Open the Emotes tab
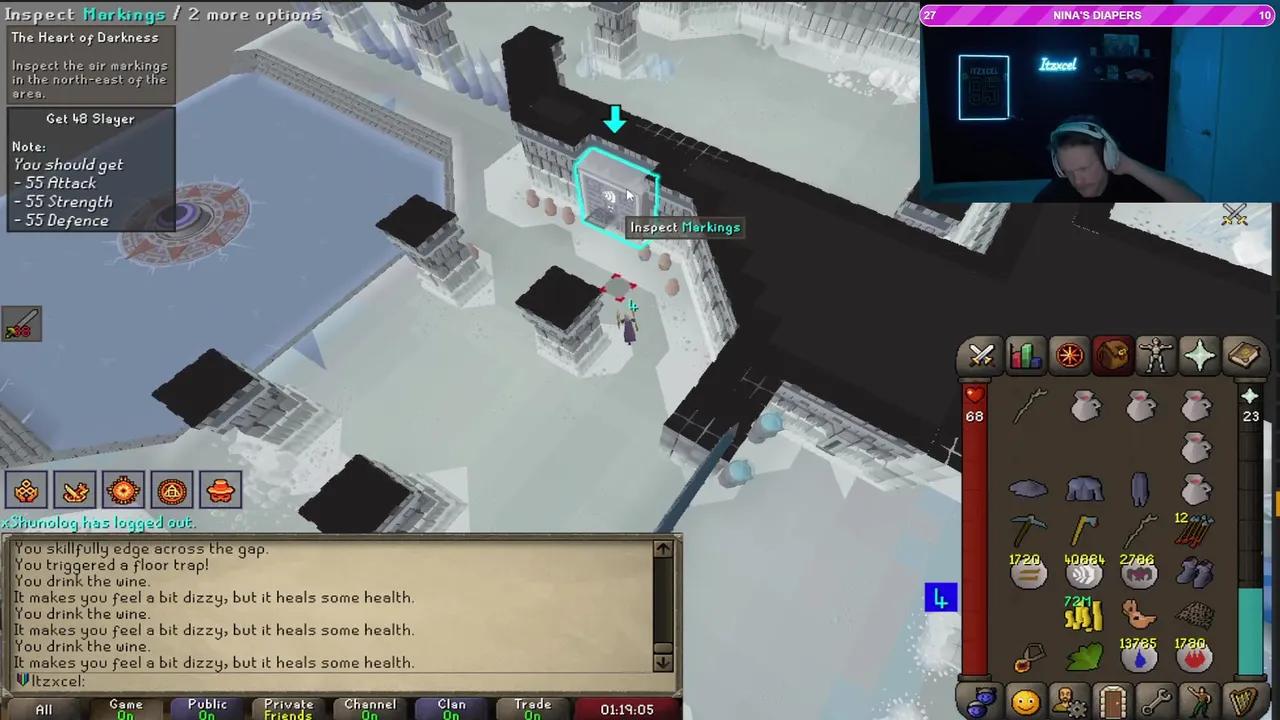The image size is (1280, 720). point(1200,700)
